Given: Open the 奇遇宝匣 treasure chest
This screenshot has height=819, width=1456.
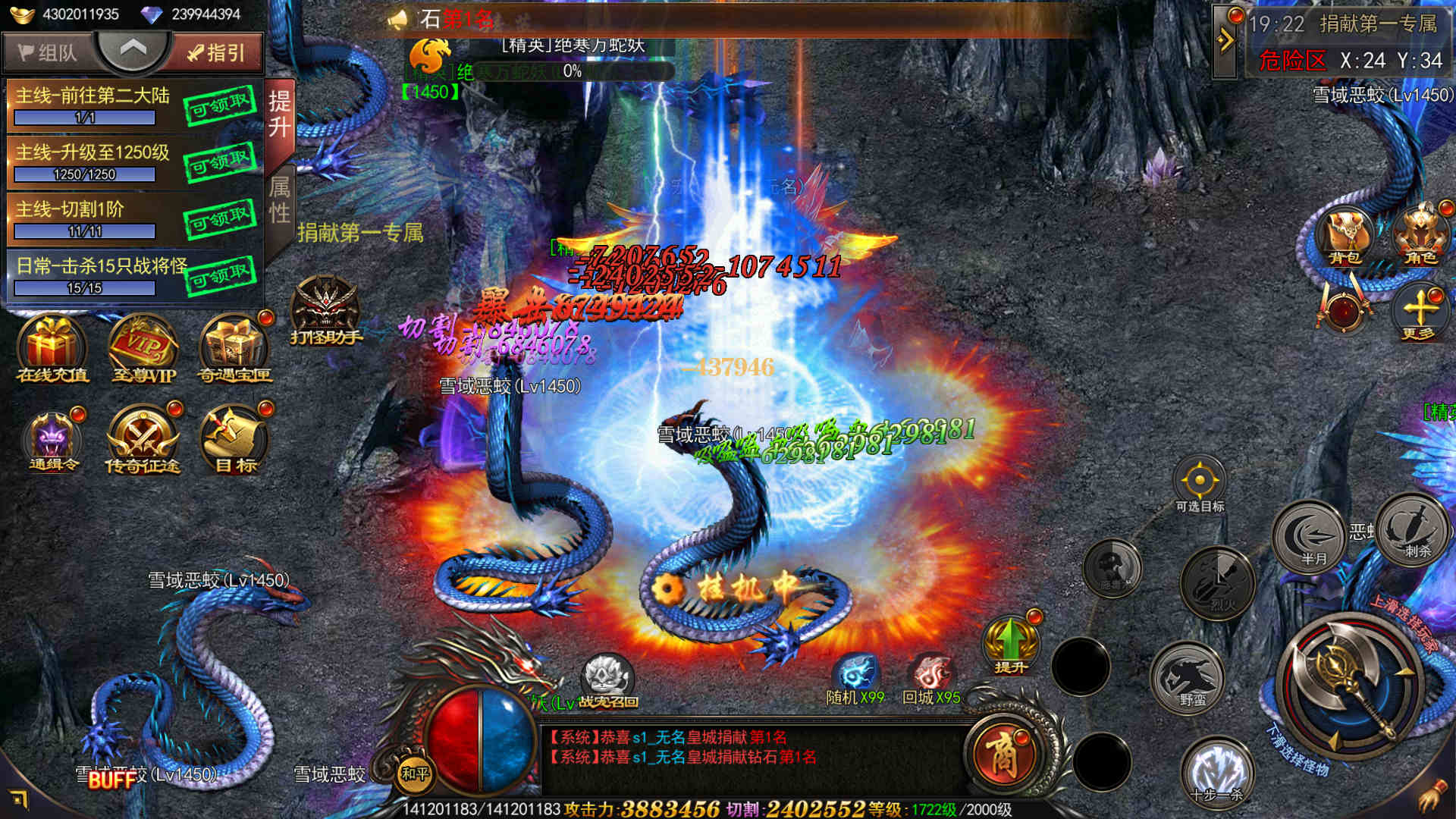Looking at the screenshot, I should click(234, 349).
